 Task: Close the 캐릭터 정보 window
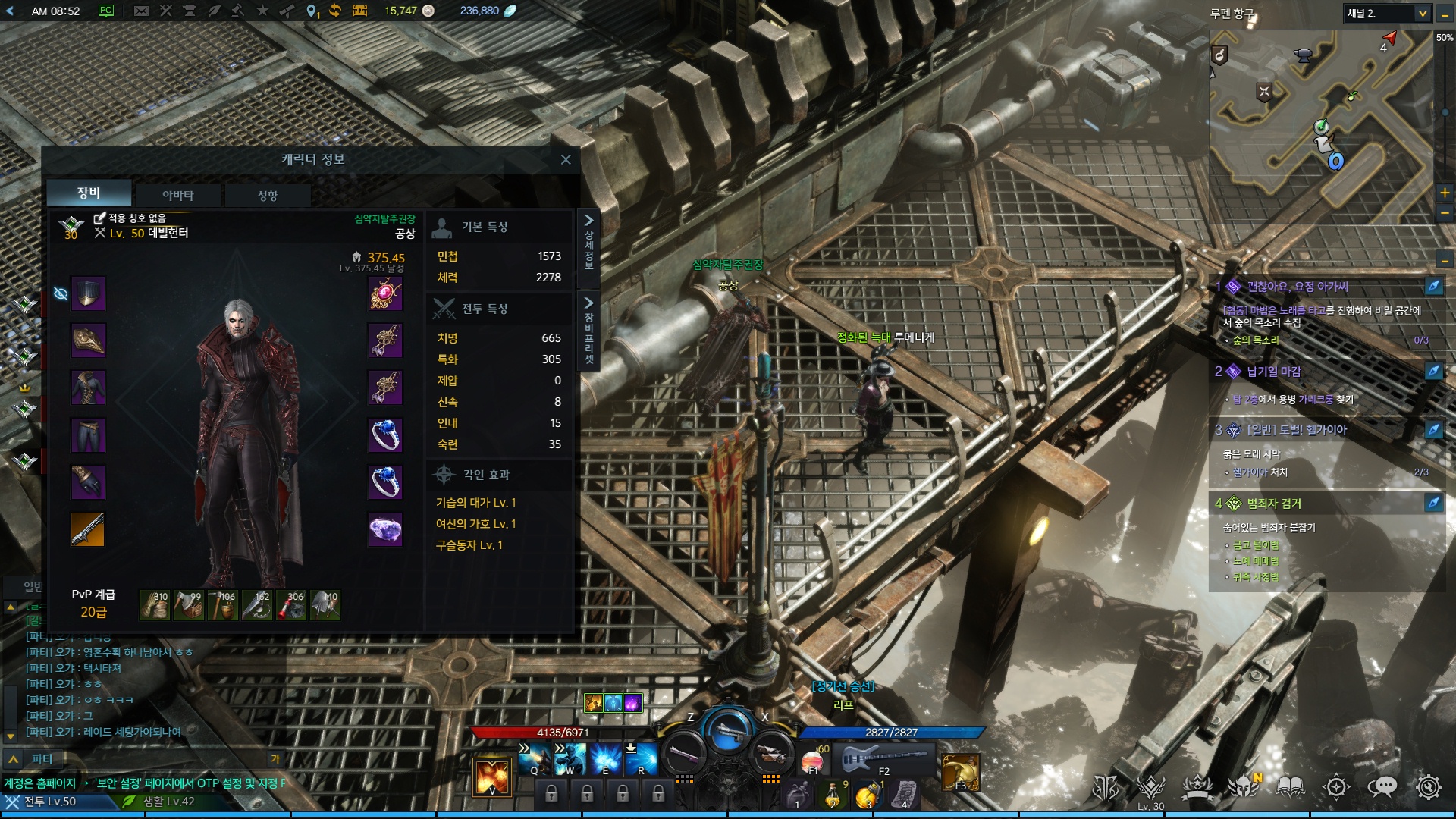566,159
